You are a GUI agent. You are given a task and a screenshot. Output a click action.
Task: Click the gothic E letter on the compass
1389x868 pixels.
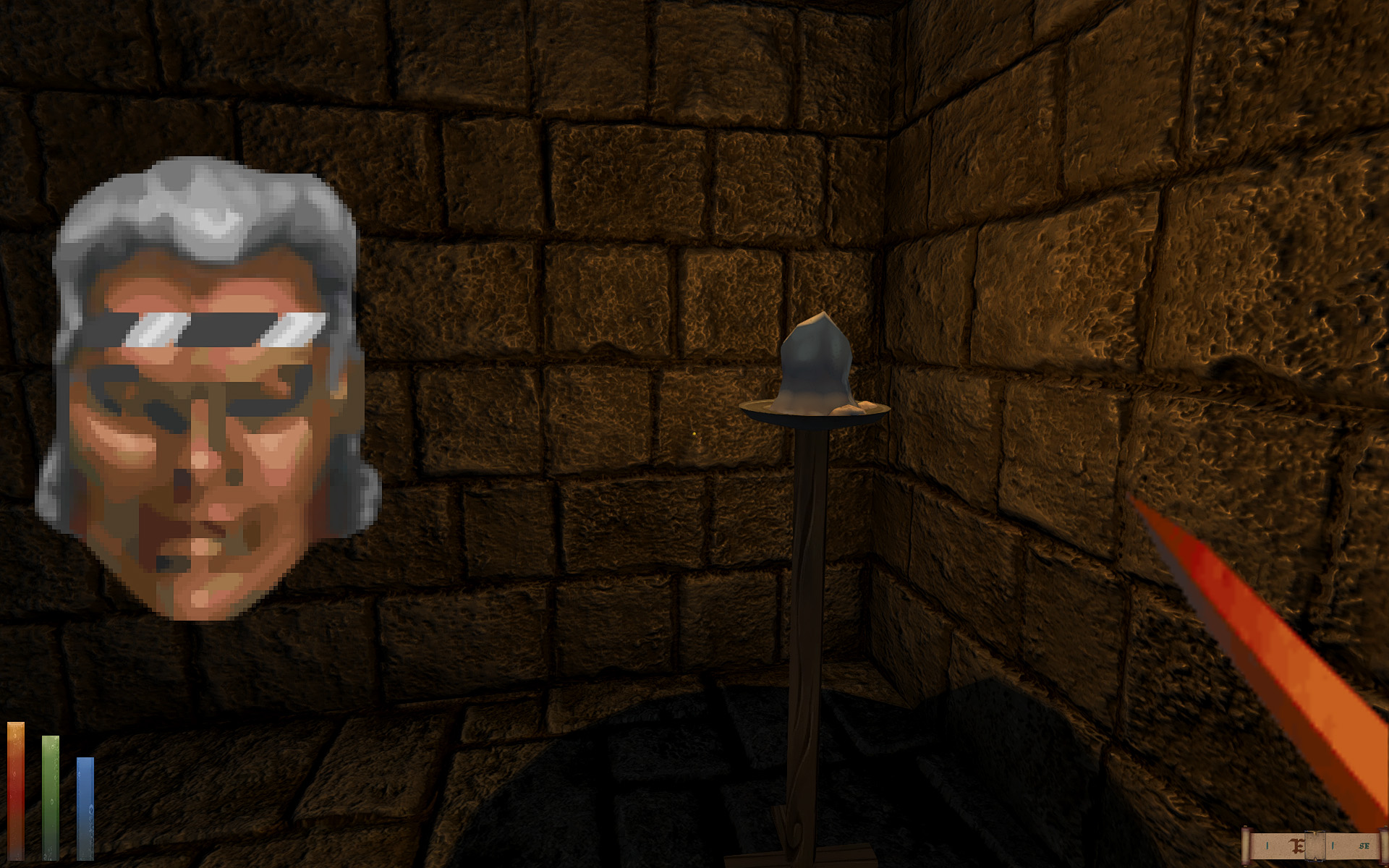click(1297, 846)
